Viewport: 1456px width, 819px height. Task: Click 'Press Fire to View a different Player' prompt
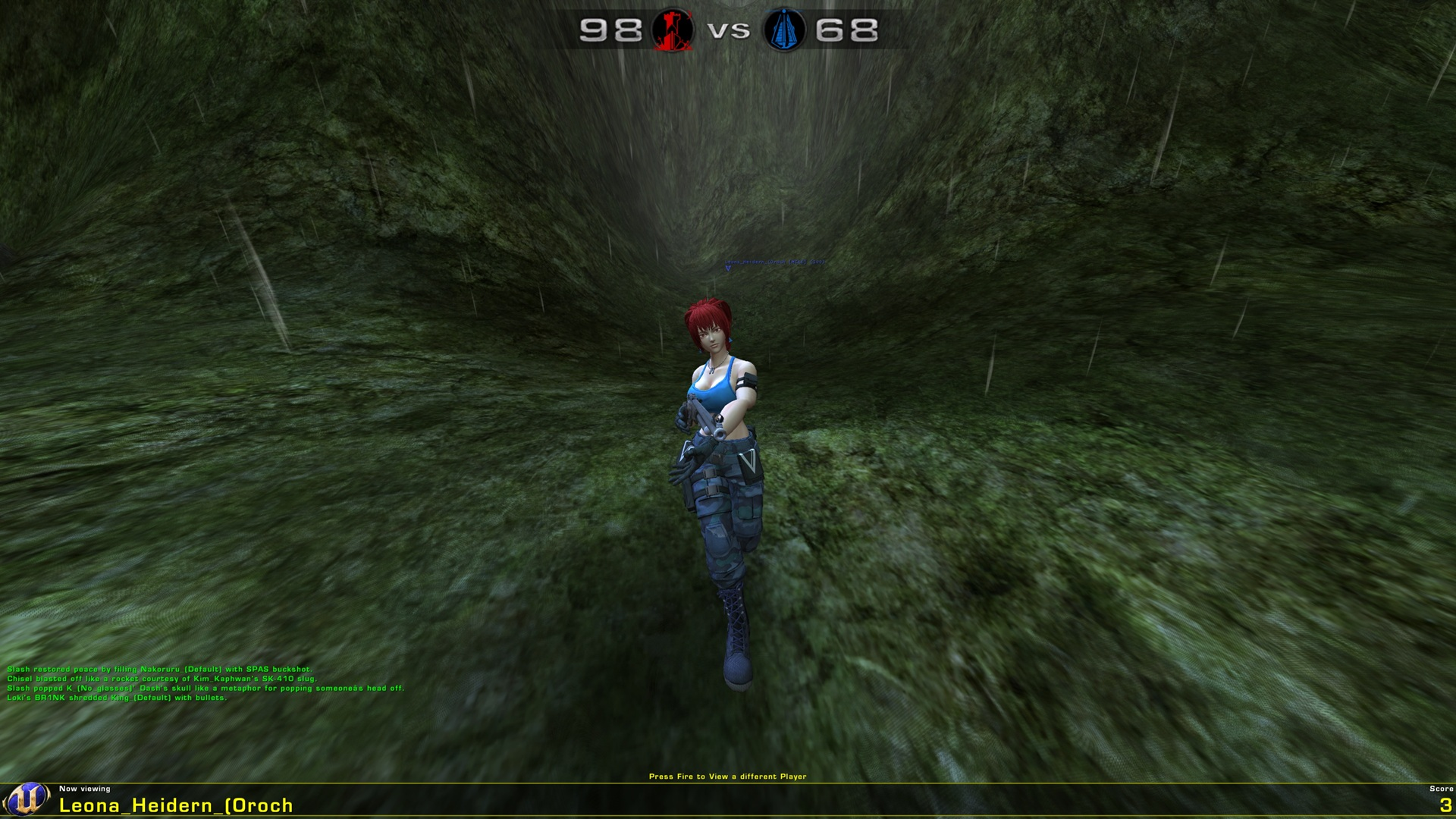pyautogui.click(x=728, y=776)
